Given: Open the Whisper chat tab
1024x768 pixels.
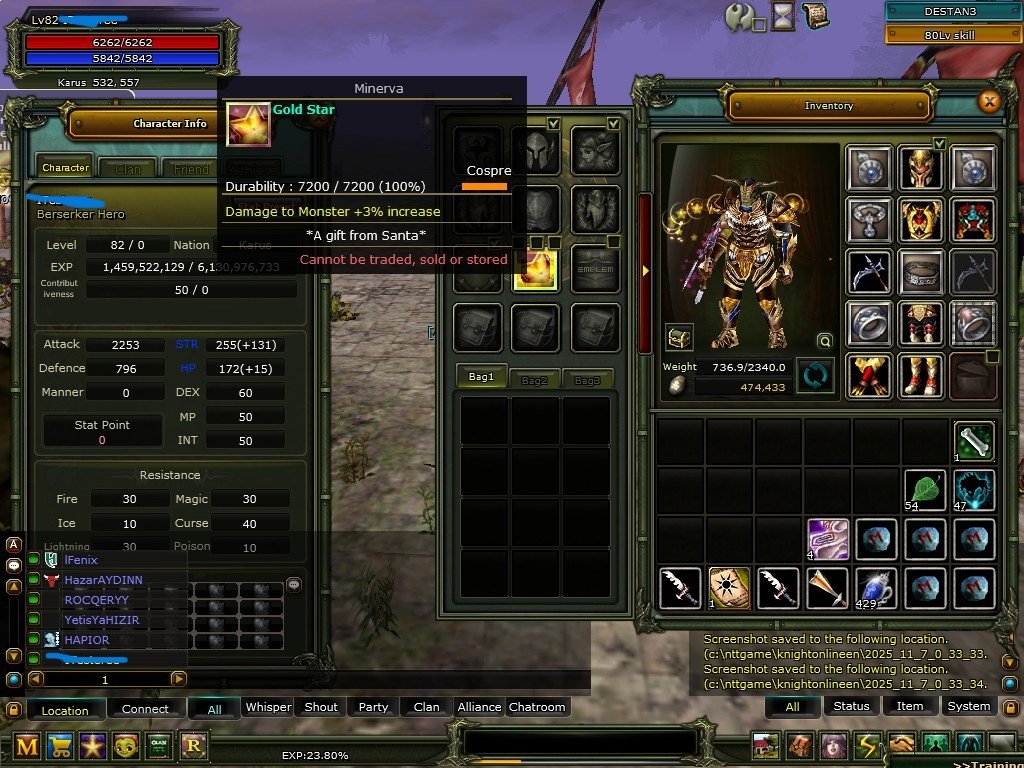Looking at the screenshot, I should [268, 707].
